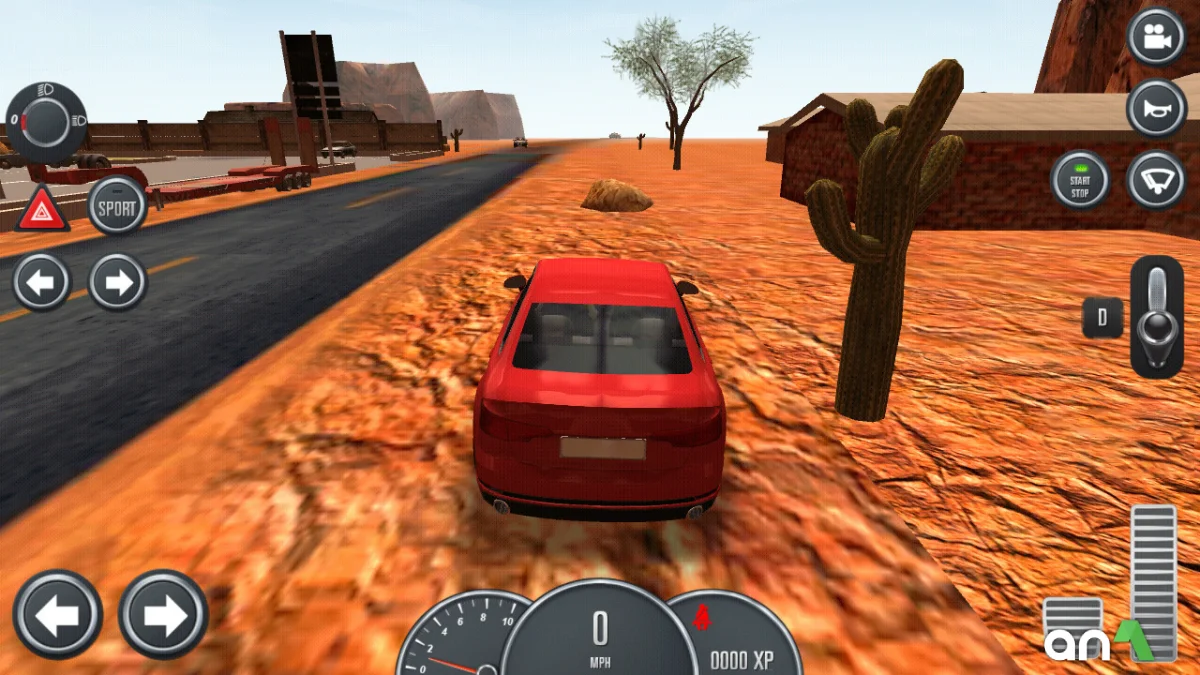Steer left with the large arrow button

click(x=58, y=614)
